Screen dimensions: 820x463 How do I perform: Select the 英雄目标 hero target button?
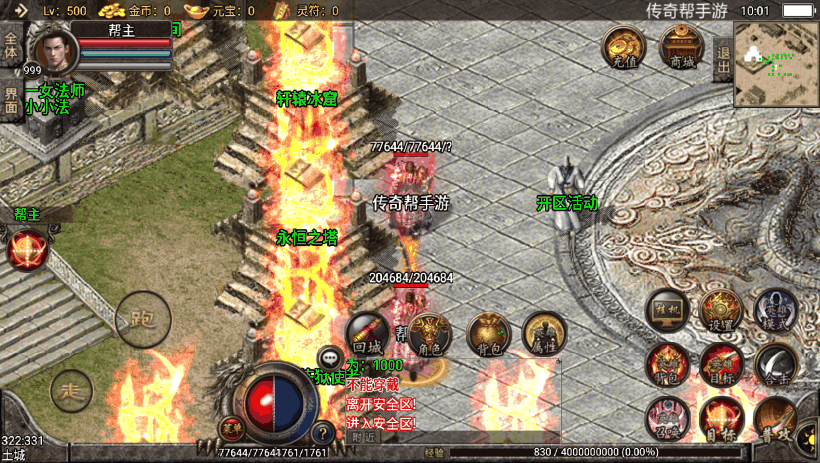tap(720, 364)
